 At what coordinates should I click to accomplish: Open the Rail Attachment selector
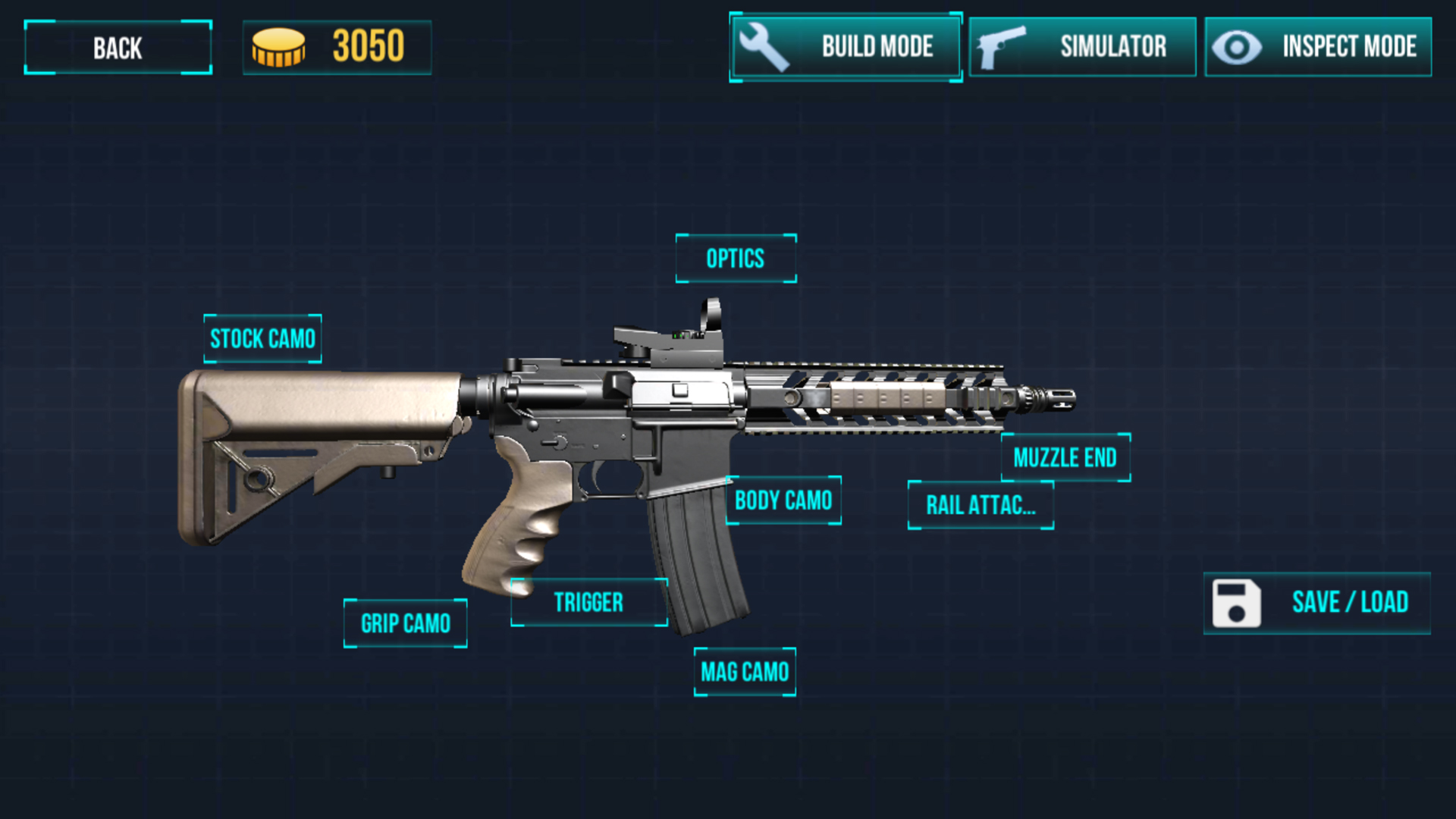[x=981, y=505]
